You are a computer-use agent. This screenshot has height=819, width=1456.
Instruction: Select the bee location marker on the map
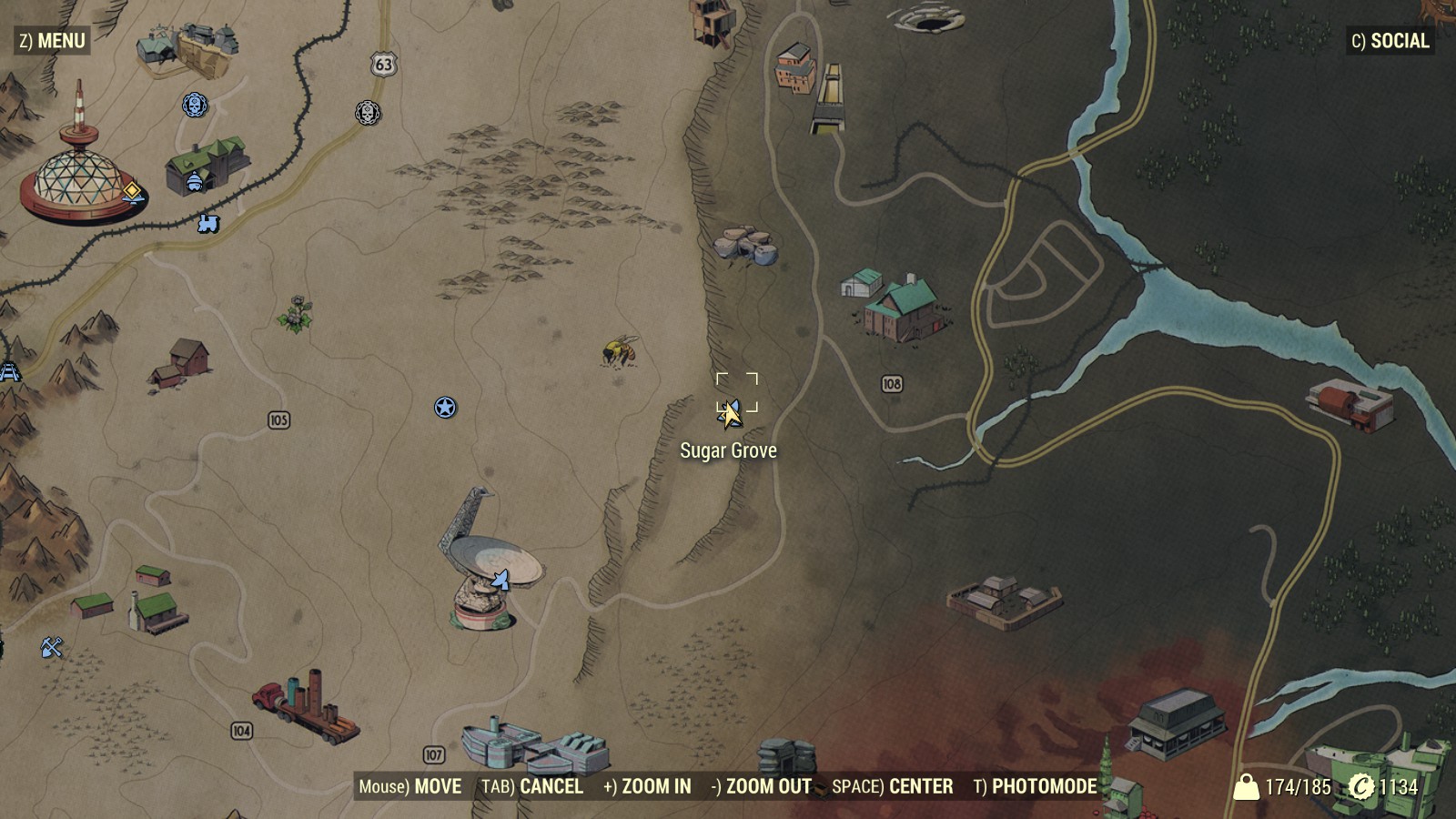(x=617, y=350)
